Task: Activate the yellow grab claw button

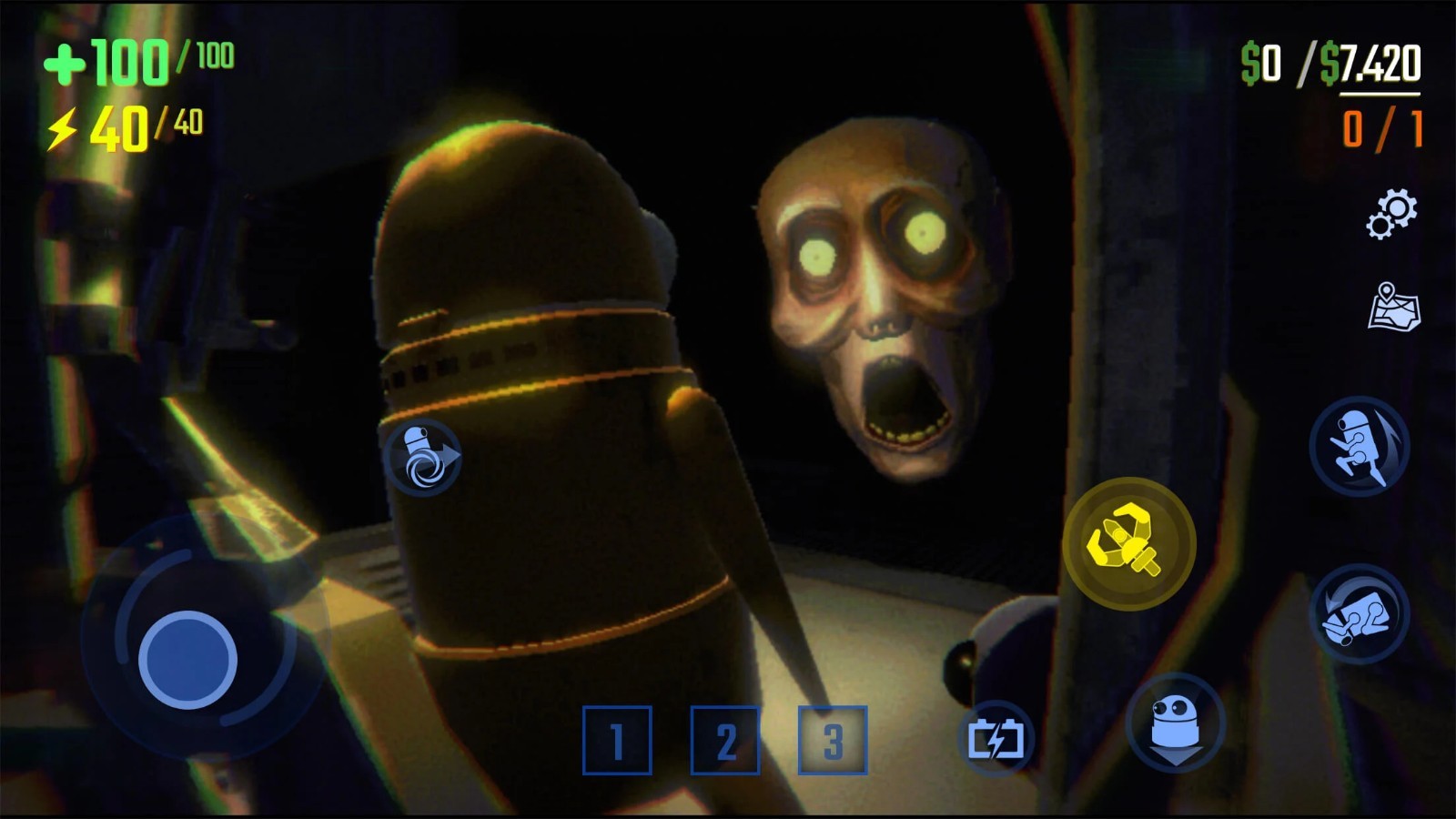Action: [1128, 543]
